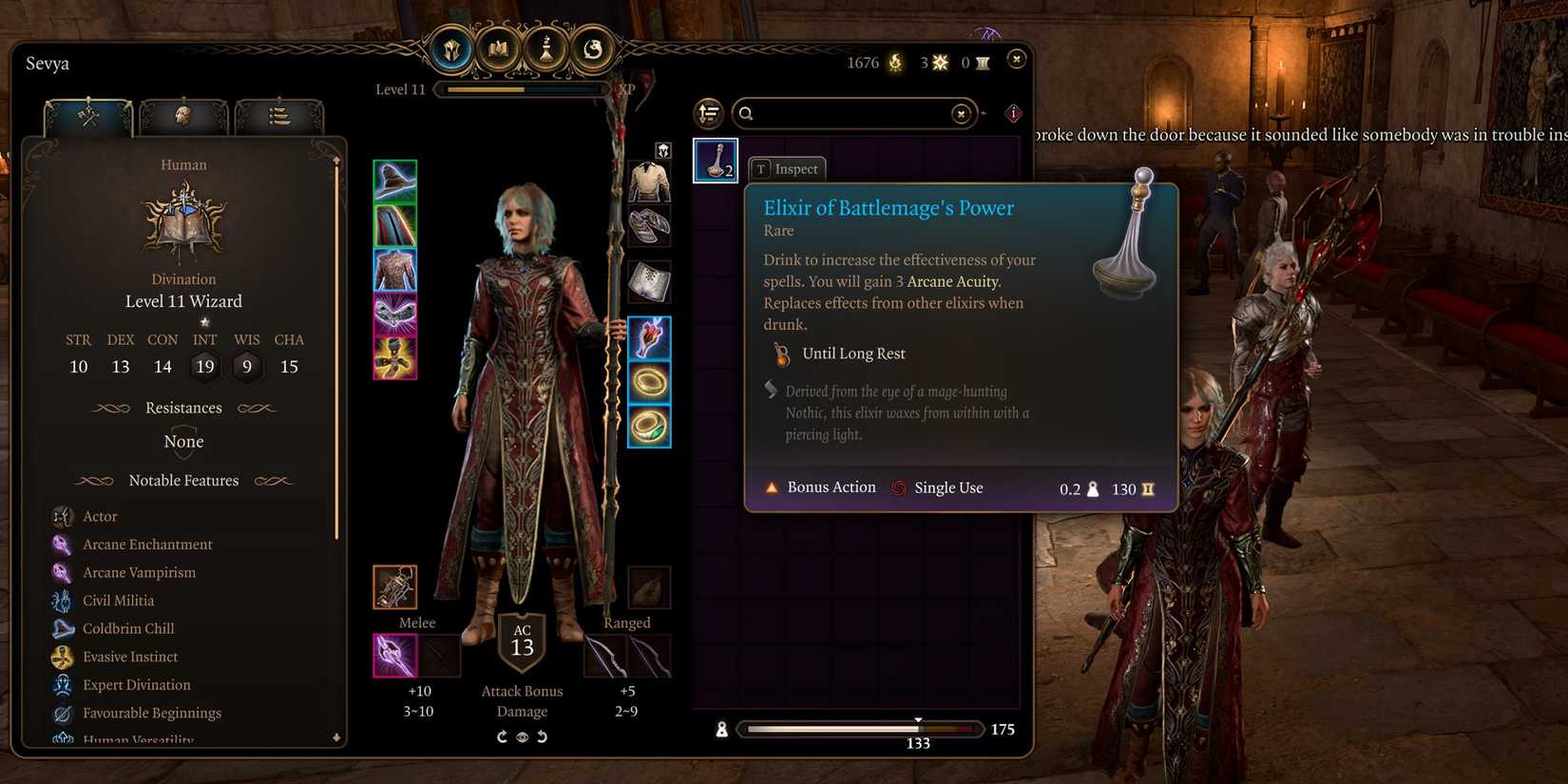
Task: Switch to the middle tab of the character panel
Action: pyautogui.click(x=185, y=116)
